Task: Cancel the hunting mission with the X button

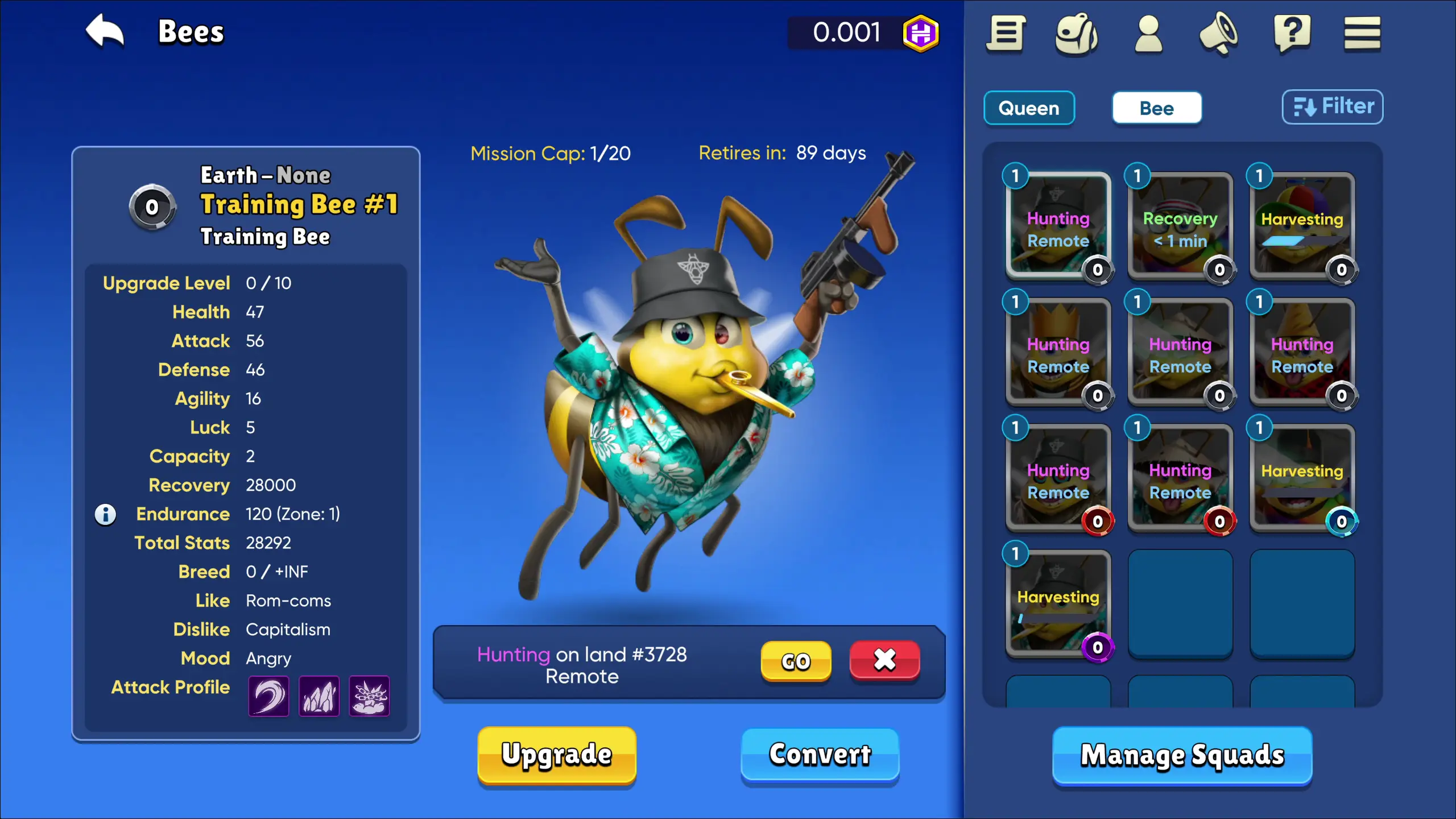Action: (884, 660)
